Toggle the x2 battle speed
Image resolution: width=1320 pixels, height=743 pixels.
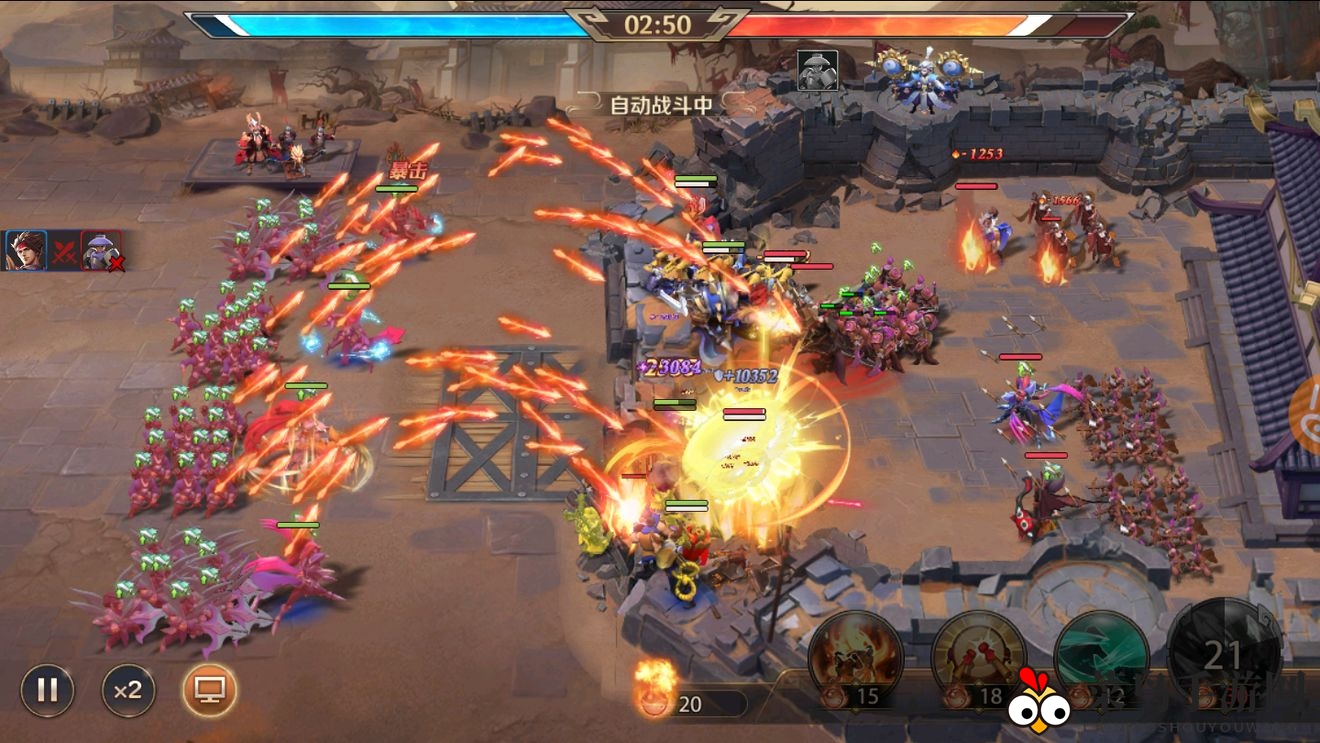pos(128,690)
